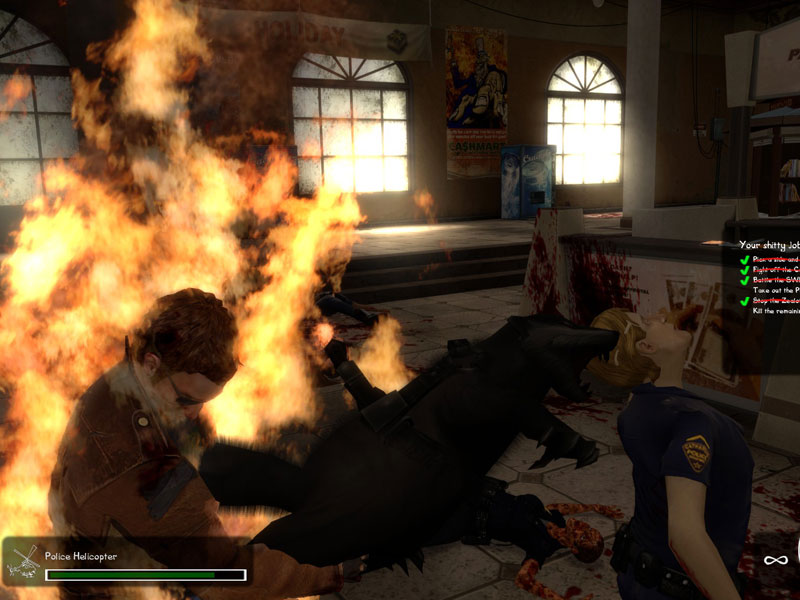Select the "Kill the remaining" objective
The image size is (800, 600).
point(774,311)
